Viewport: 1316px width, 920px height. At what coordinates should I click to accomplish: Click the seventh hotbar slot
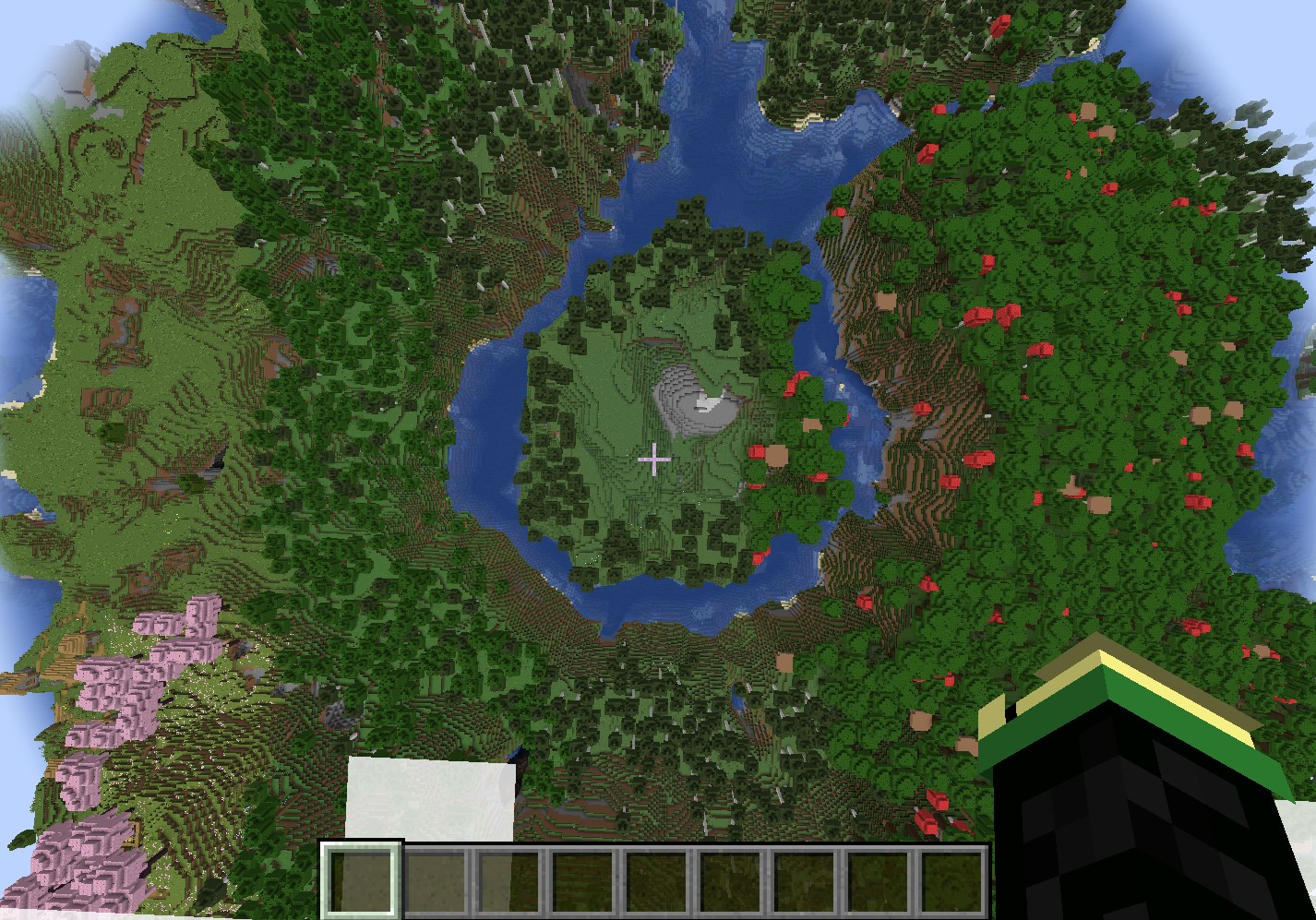point(806,877)
